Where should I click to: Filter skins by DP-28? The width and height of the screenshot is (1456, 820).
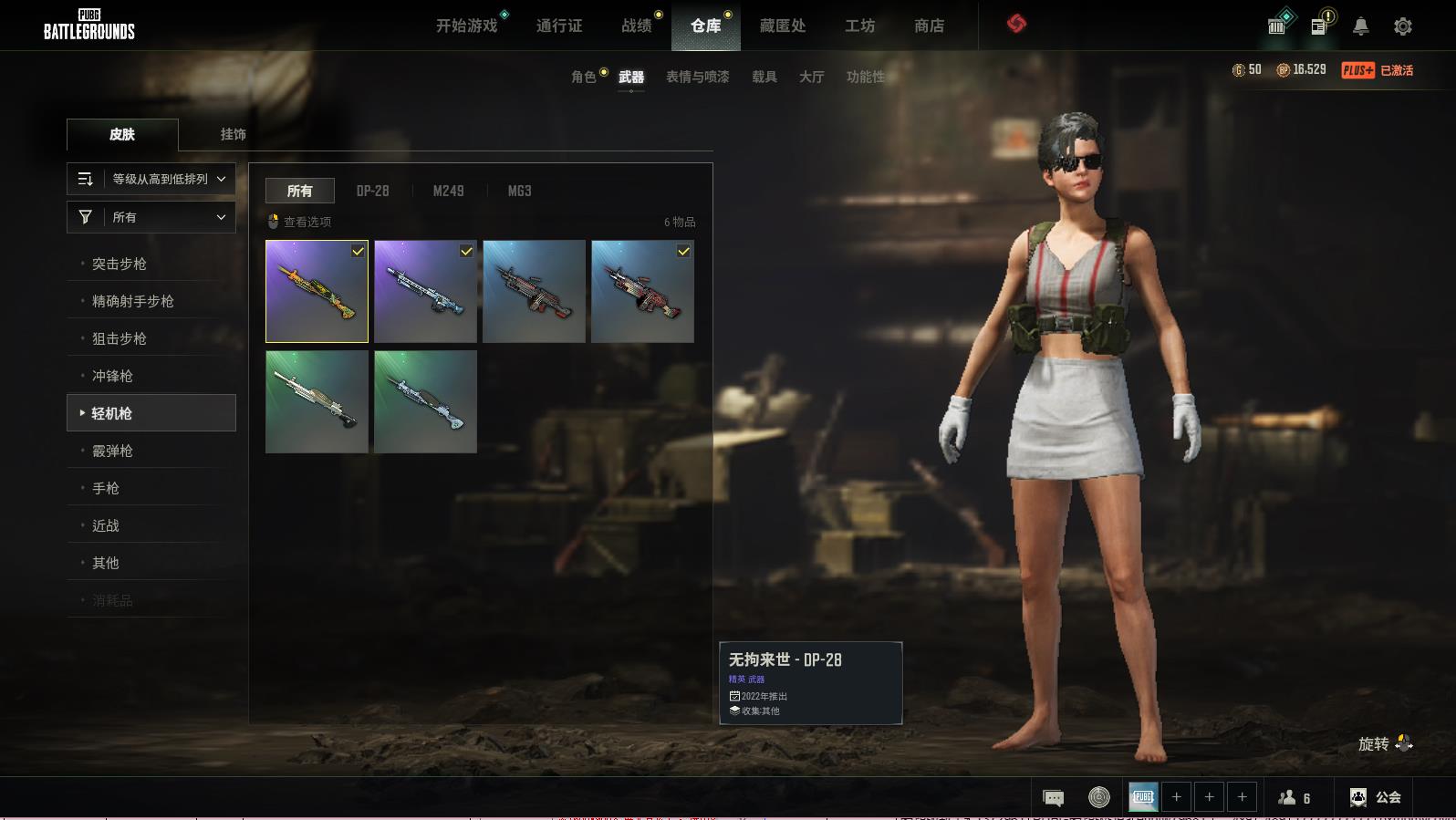click(372, 191)
